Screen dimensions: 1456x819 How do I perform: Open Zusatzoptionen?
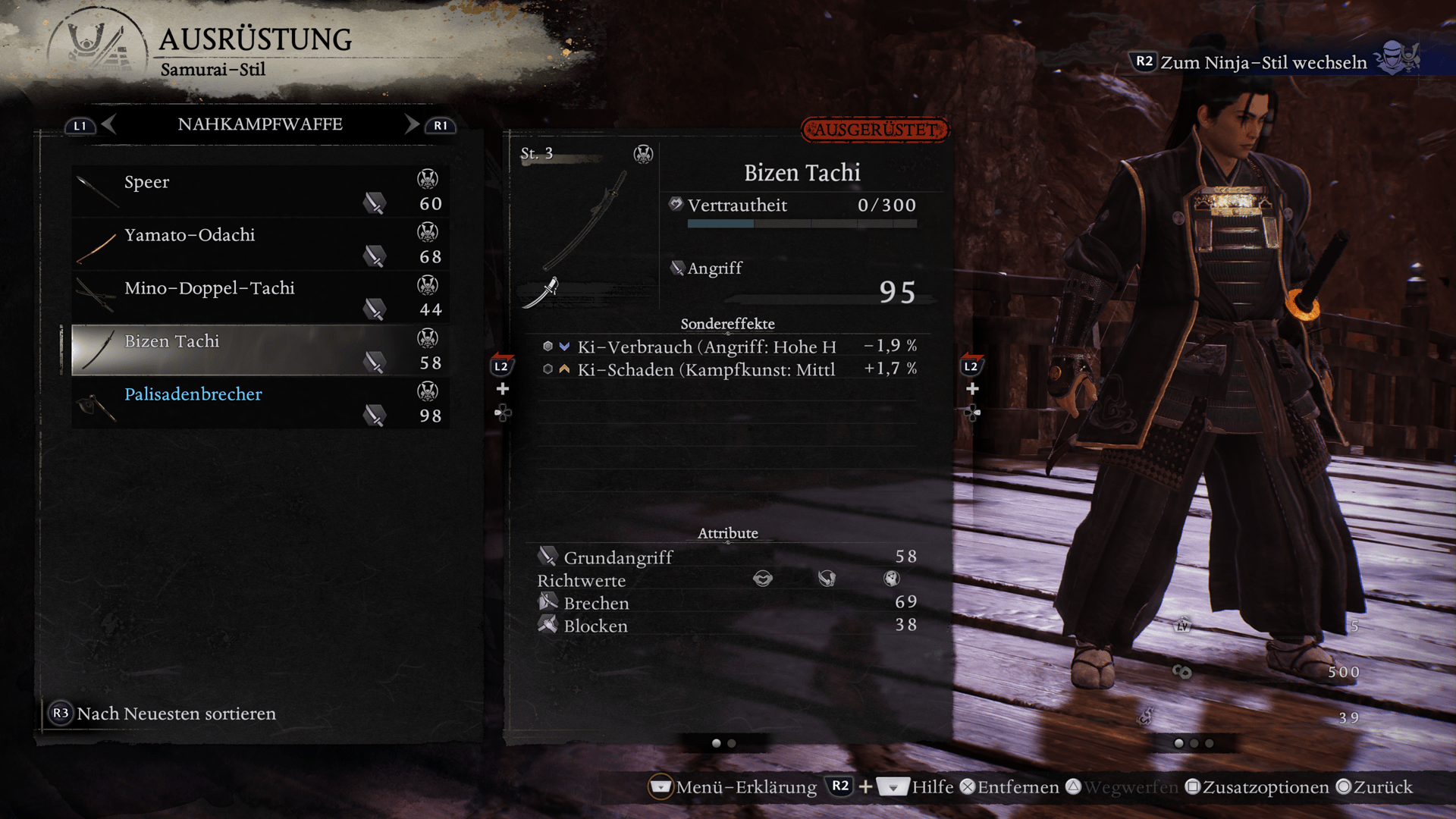coord(1265,787)
